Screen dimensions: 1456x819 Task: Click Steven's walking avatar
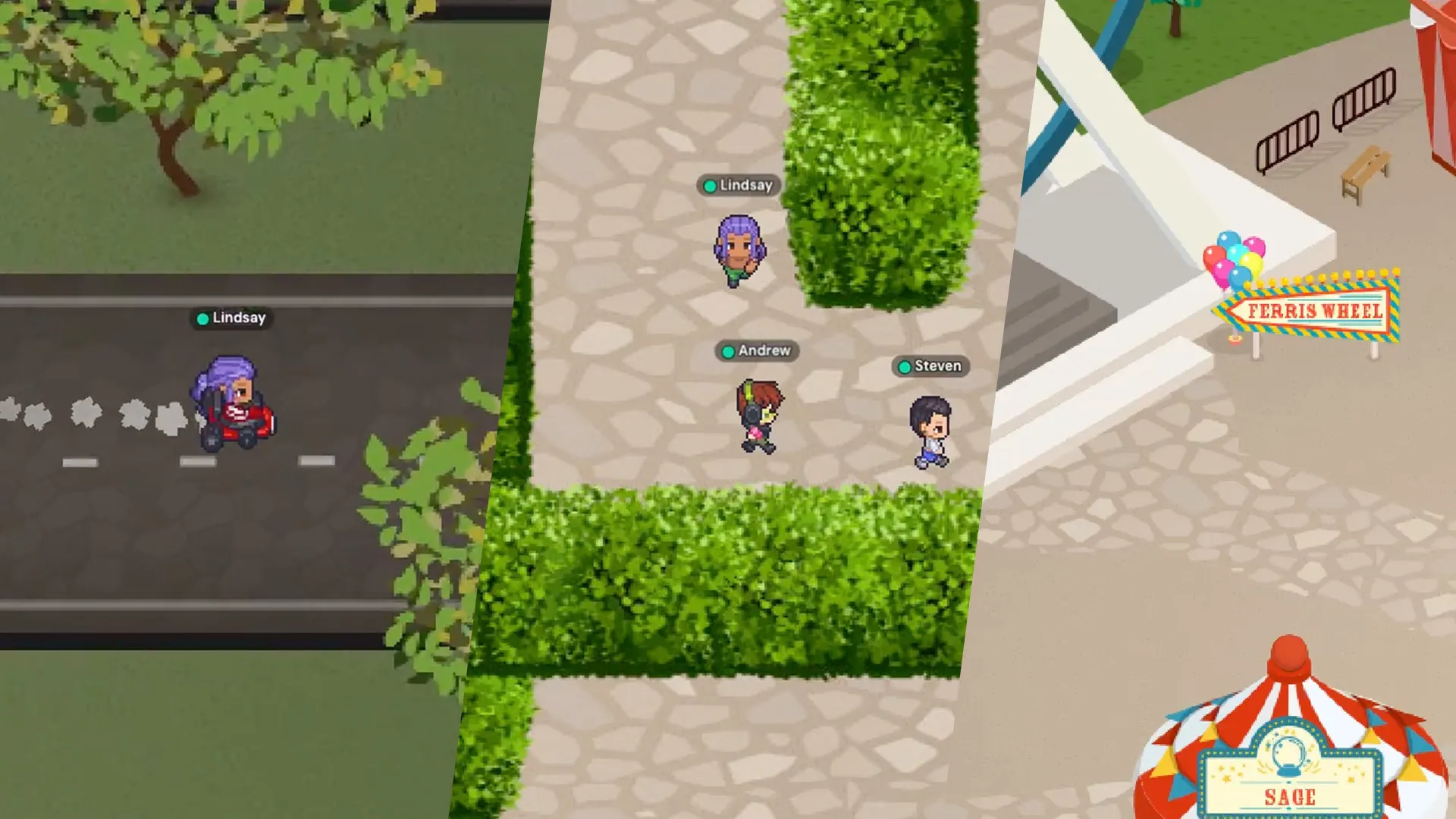(931, 425)
